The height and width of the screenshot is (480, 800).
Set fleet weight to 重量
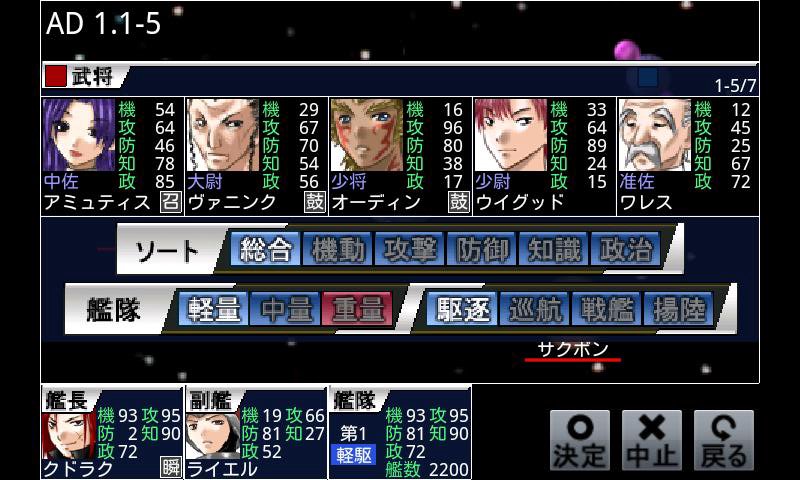click(x=358, y=309)
